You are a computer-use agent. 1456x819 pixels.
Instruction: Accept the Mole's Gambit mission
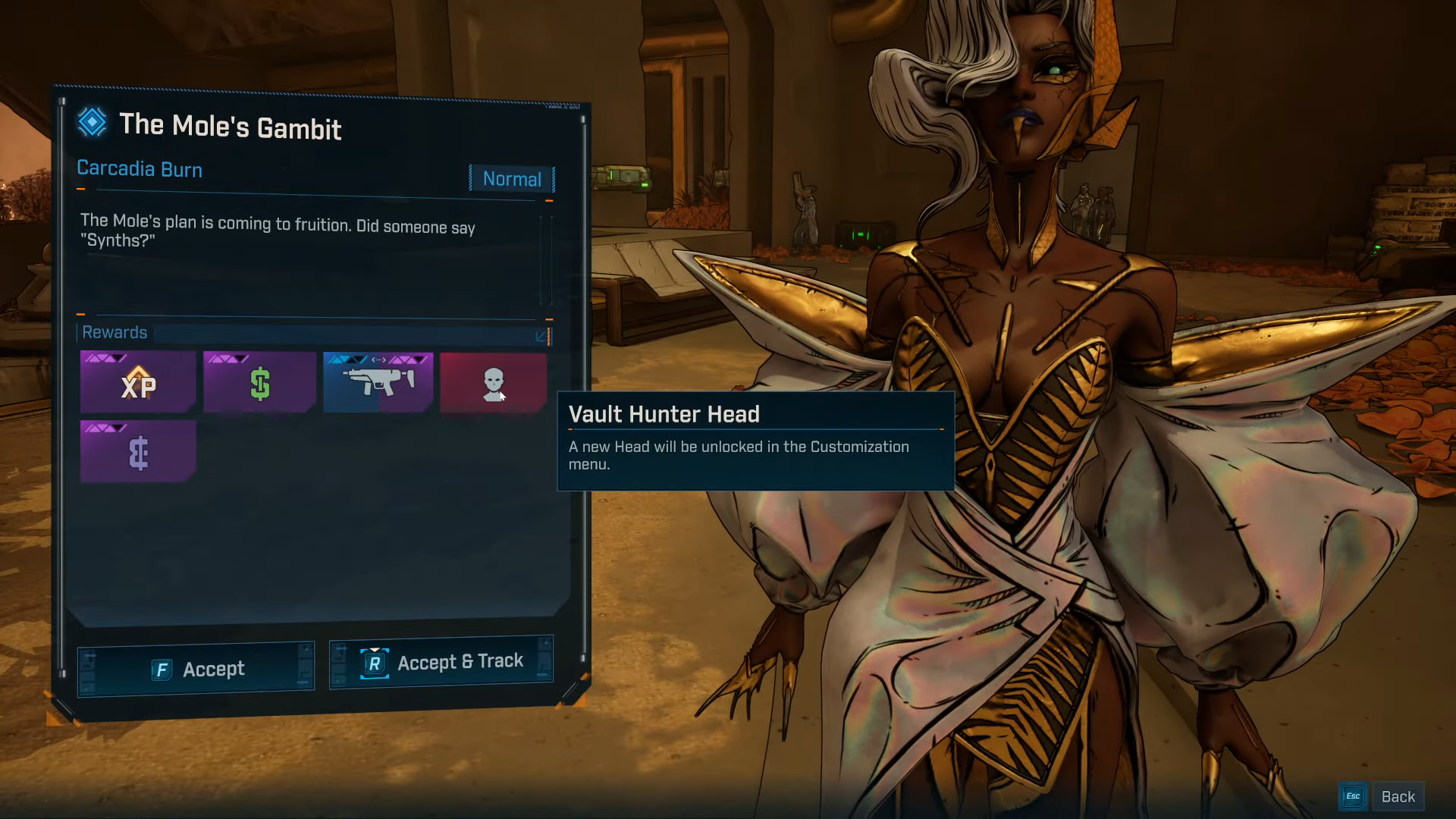pos(196,669)
